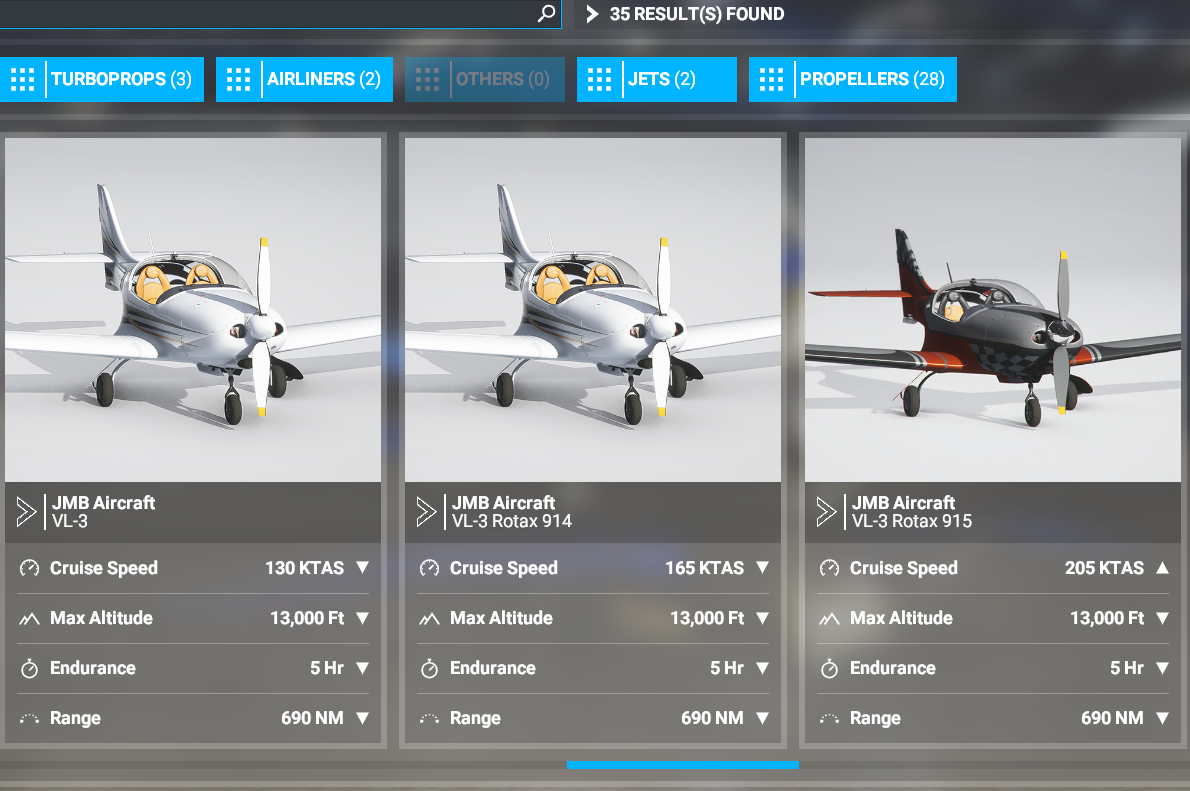Pick the VL-3 Rotax 915 aircraft
Screen dimensions: 1190x791
pos(992,310)
